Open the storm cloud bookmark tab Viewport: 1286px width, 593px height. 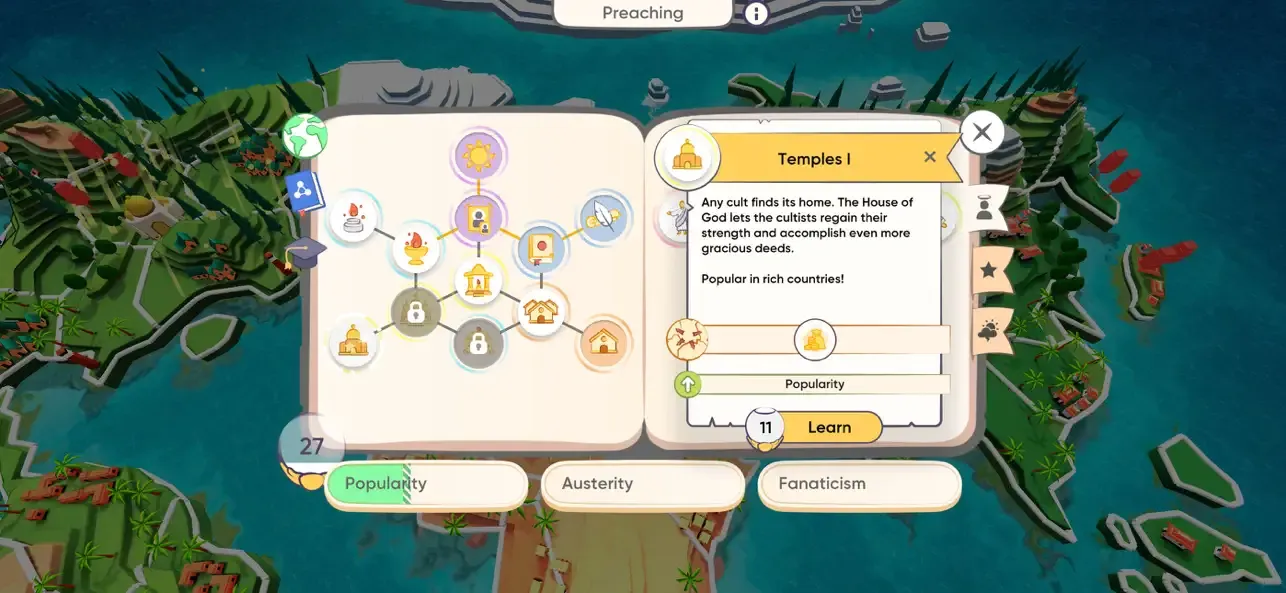click(988, 331)
